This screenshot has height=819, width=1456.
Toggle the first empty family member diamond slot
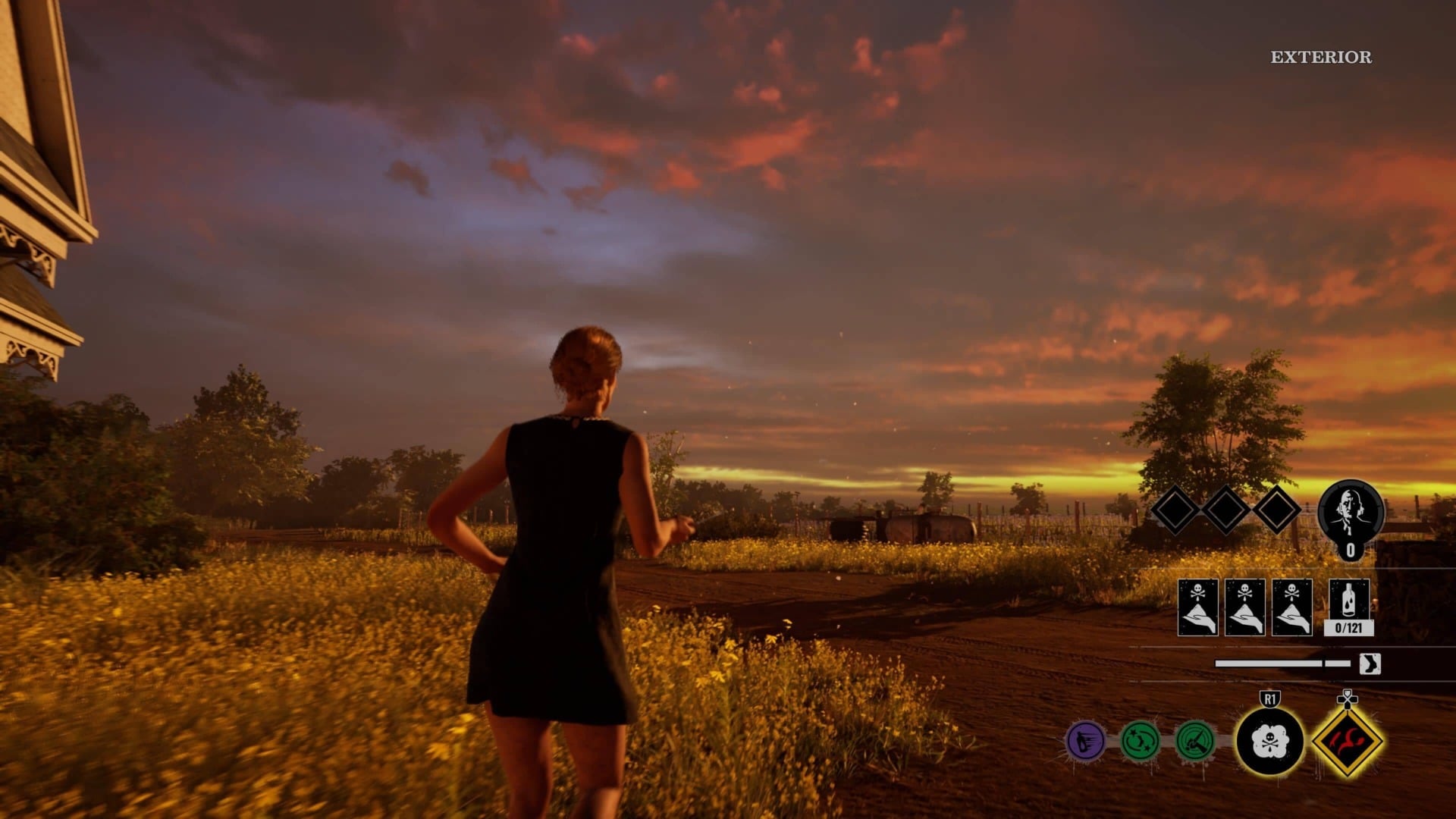click(x=1177, y=511)
